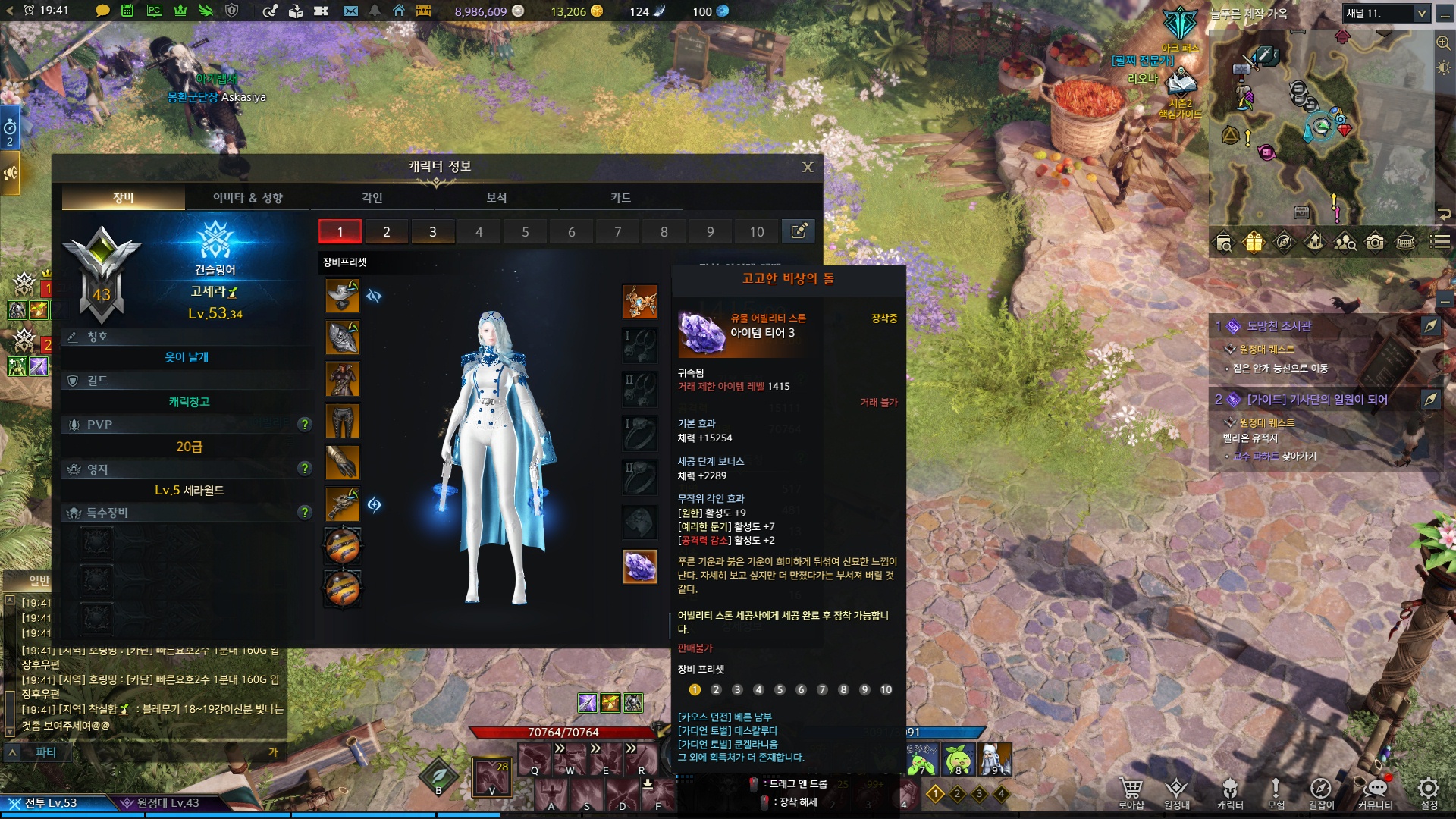1456x819 pixels.
Task: Select equipment preset 3
Action: (x=433, y=232)
